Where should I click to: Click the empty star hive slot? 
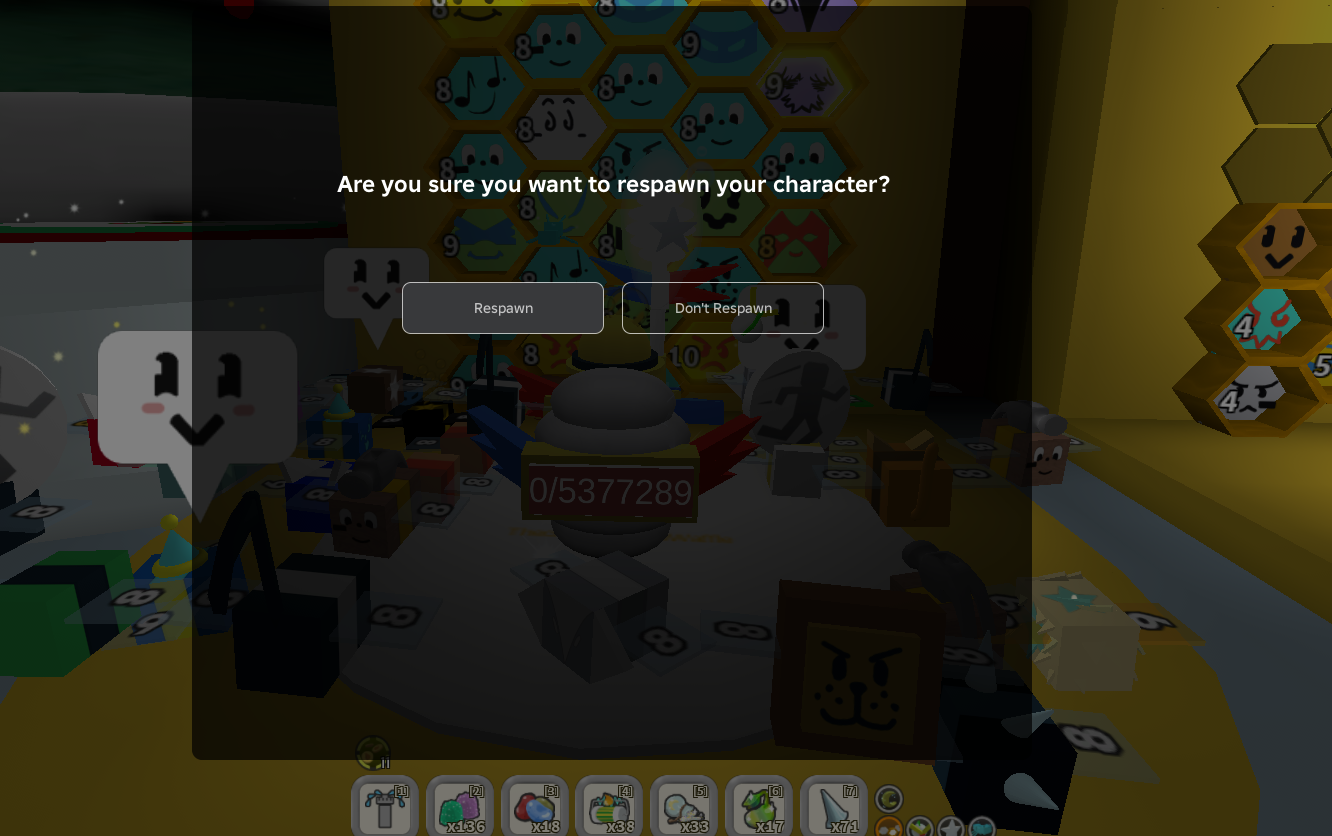click(672, 230)
